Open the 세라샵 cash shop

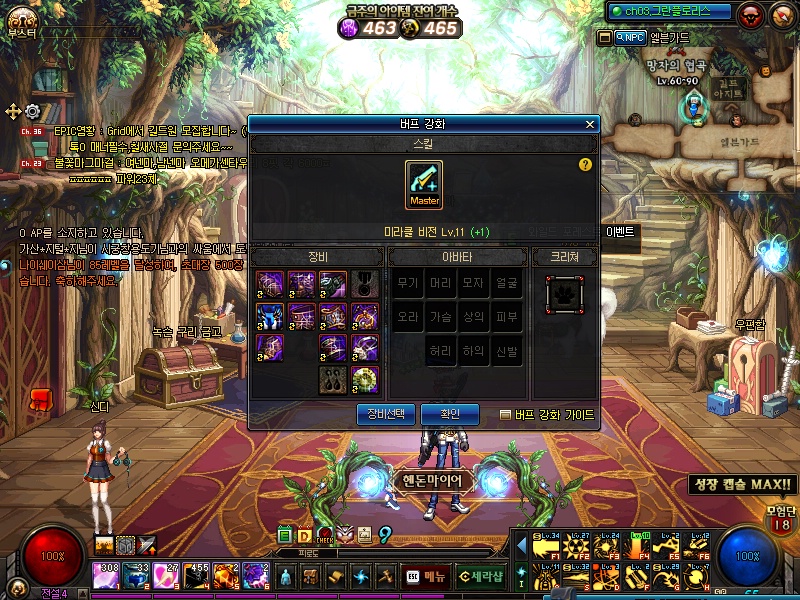coord(481,577)
